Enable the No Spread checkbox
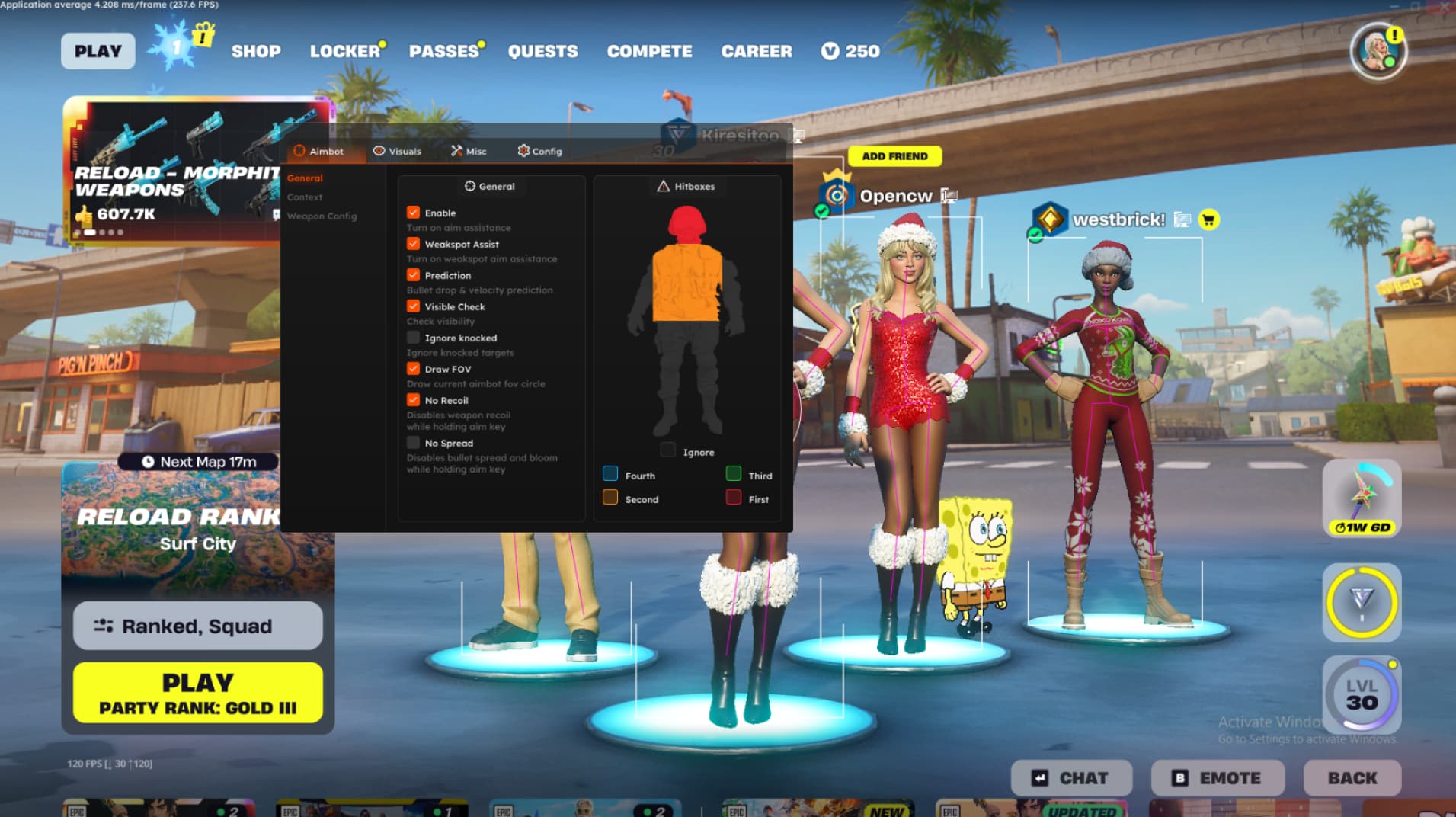This screenshot has height=817, width=1456. point(414,443)
